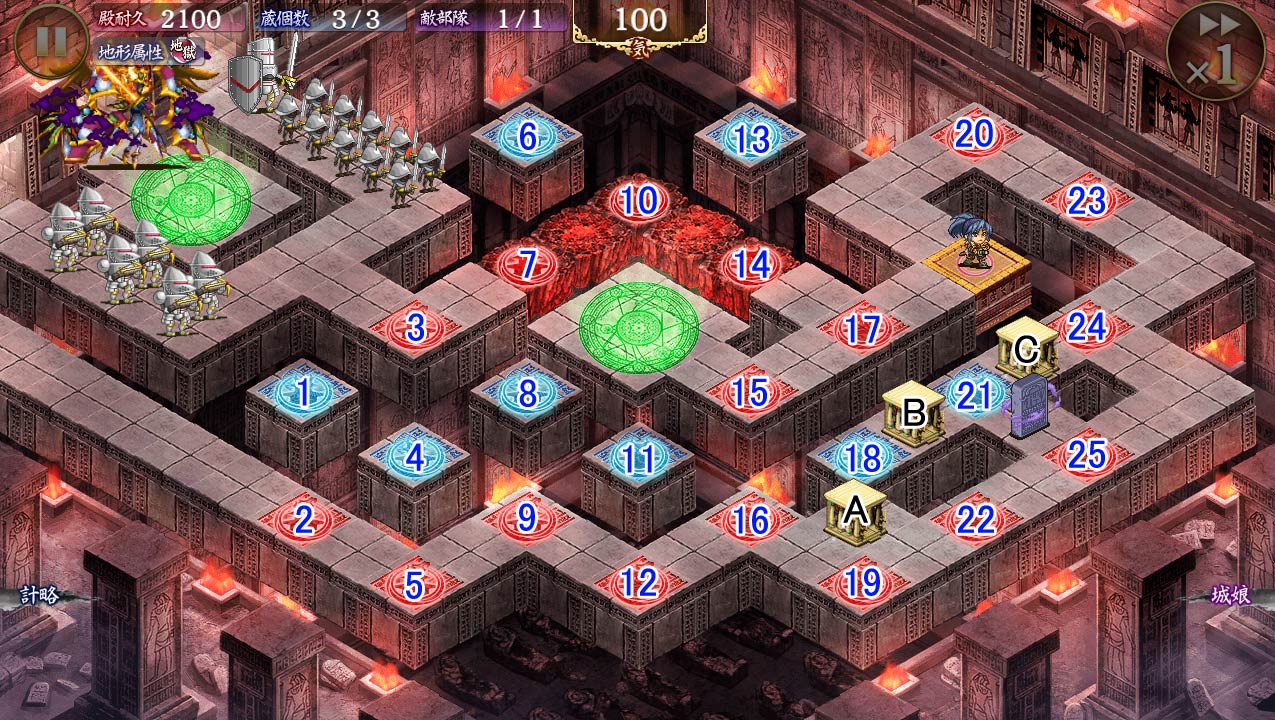Select blue placement tile 11
Screen dimensions: 1275x720
[x=638, y=459]
